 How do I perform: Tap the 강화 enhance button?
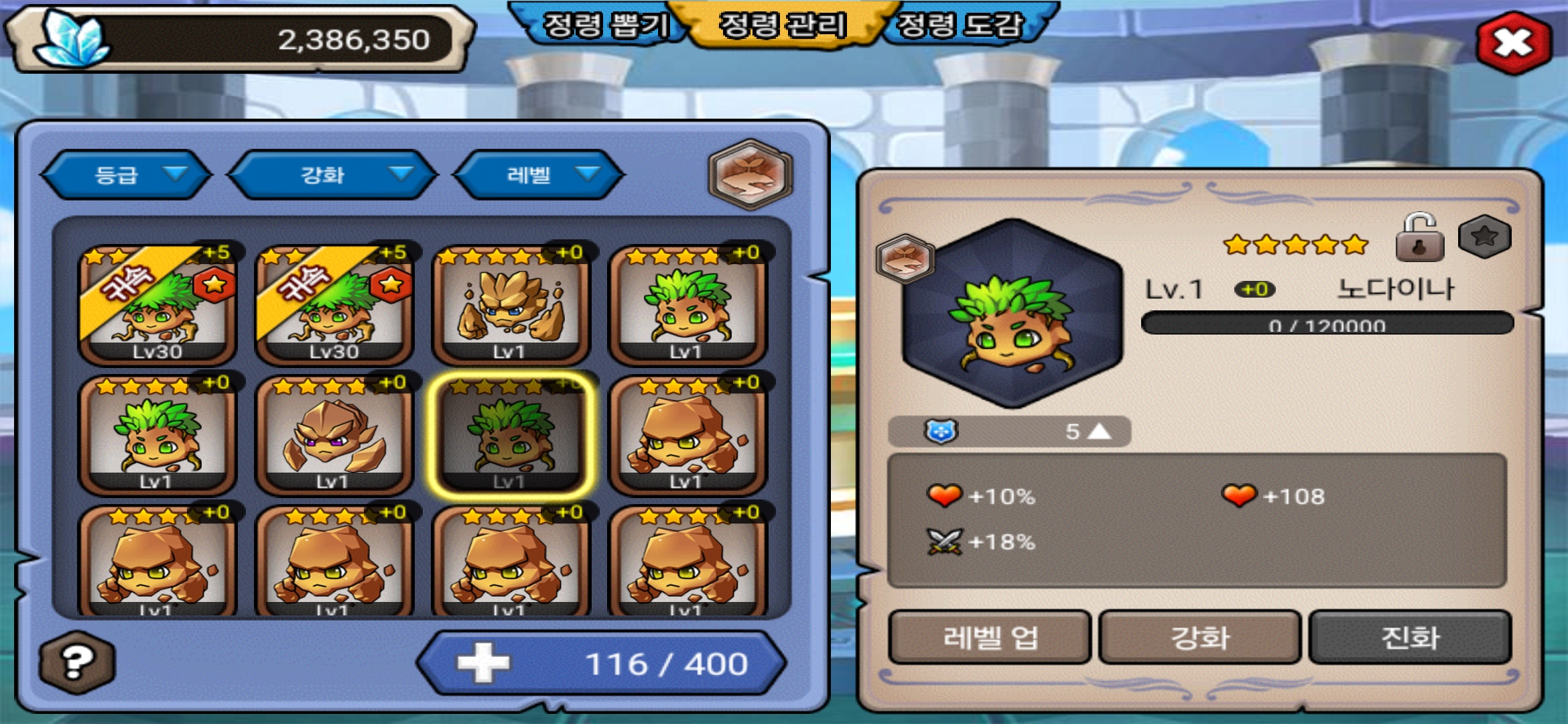1199,637
